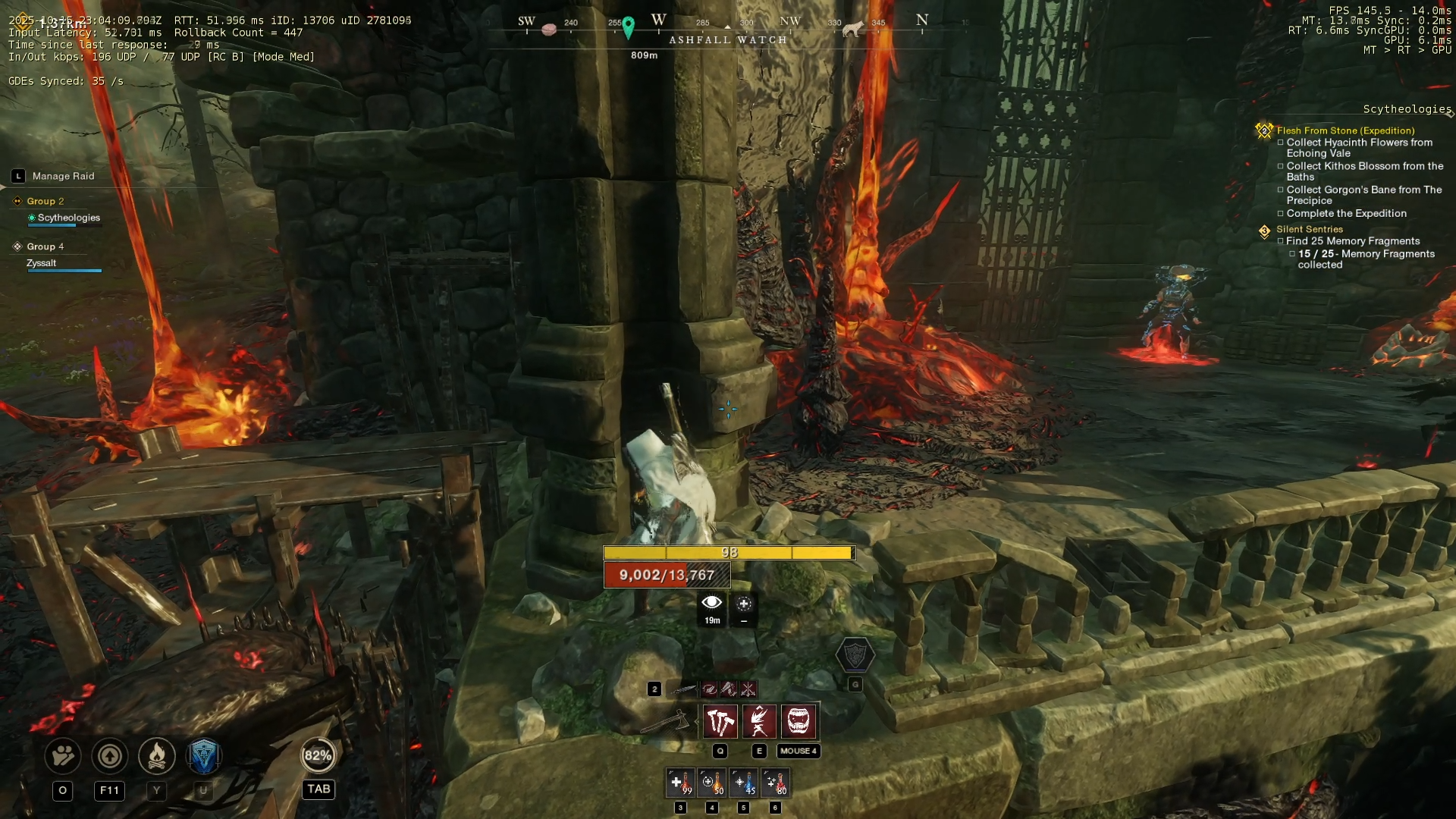Use the three-hammers ability

[720, 721]
